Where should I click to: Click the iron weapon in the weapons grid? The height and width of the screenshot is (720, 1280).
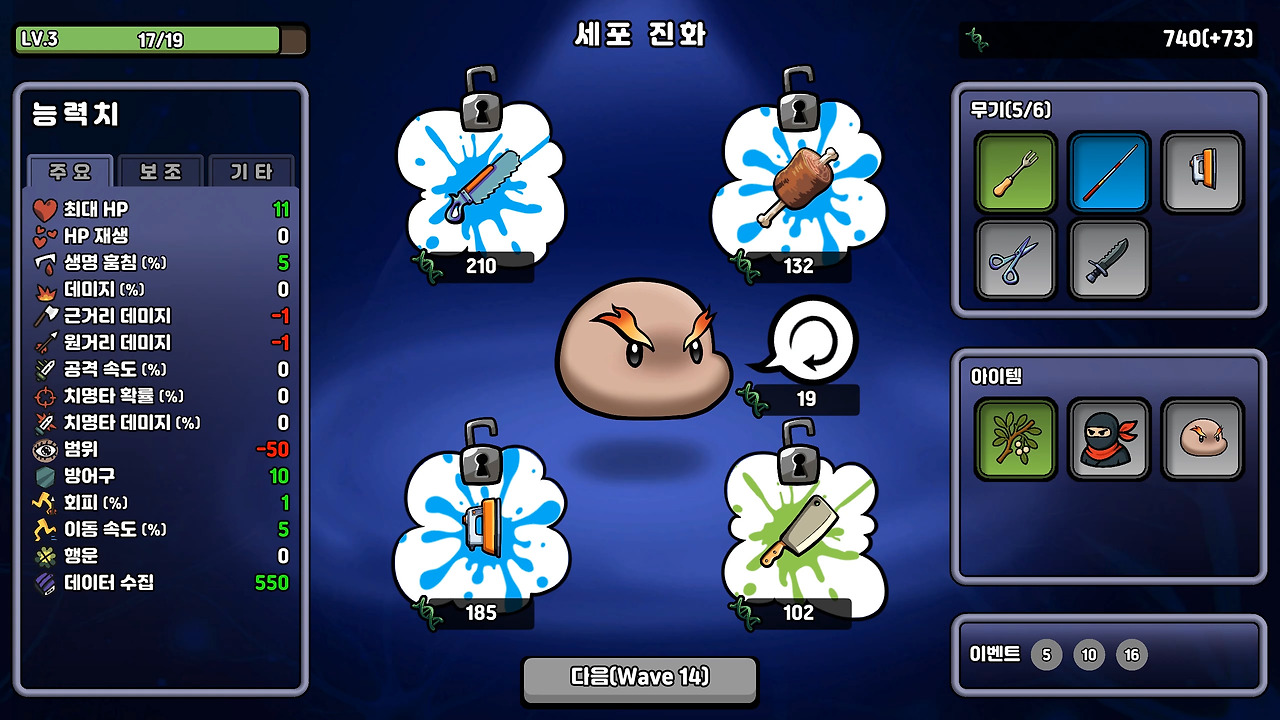1202,172
